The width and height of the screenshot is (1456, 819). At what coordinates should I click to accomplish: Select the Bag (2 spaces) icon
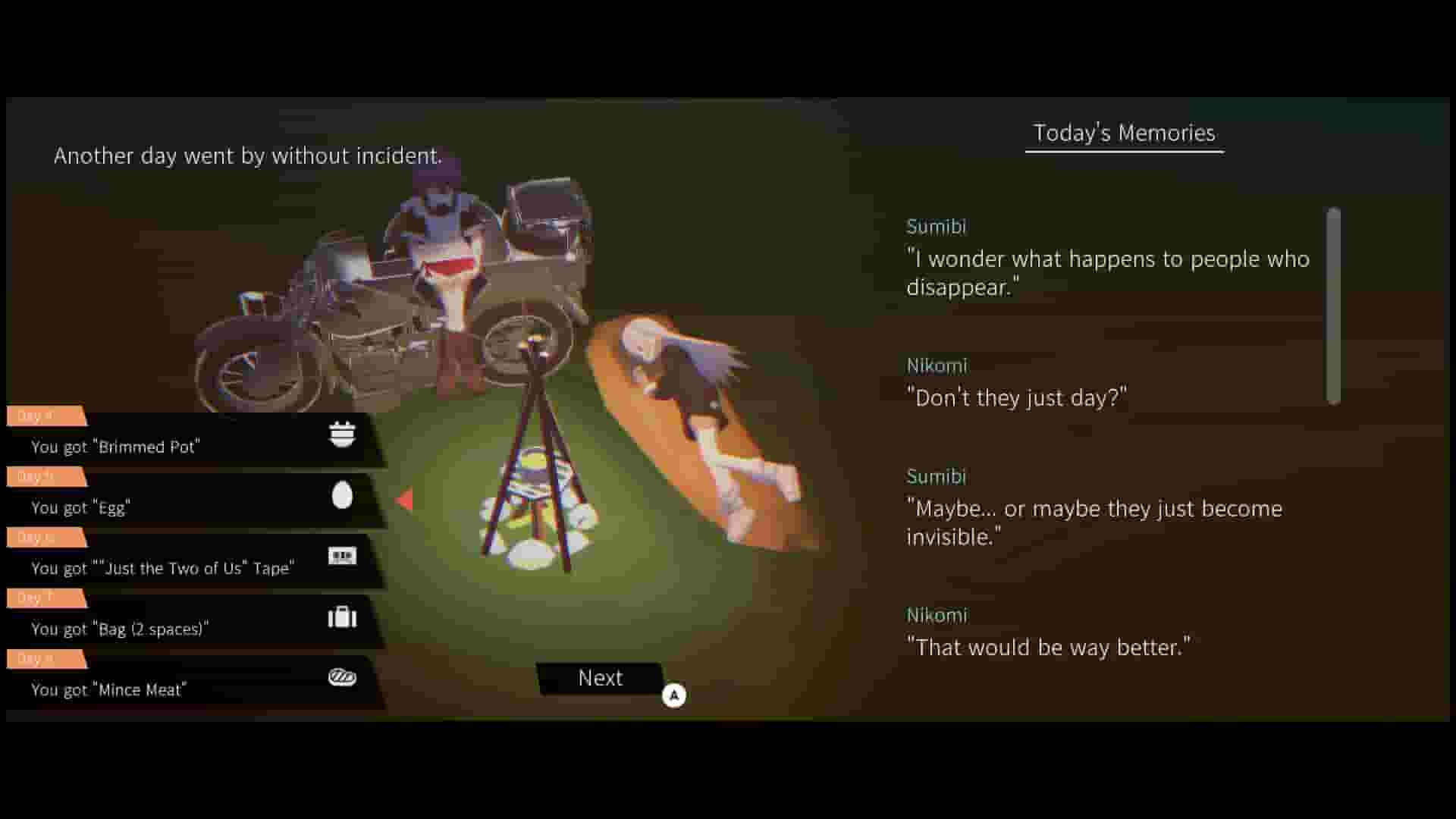[343, 617]
